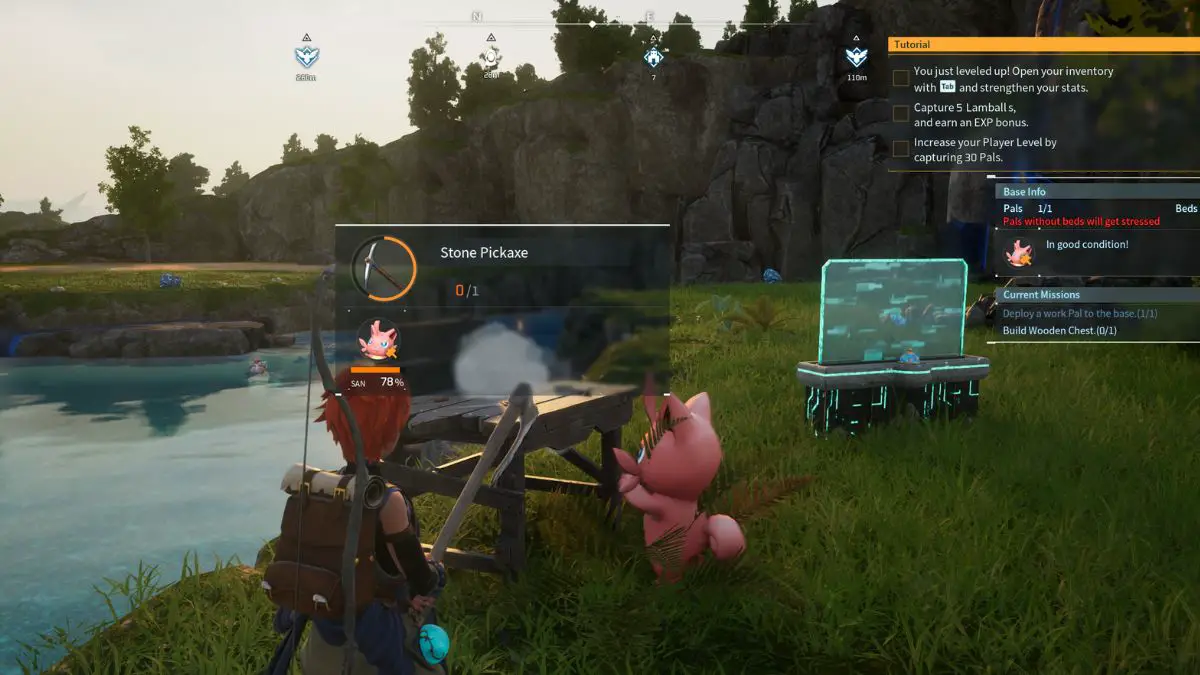This screenshot has width=1200, height=675.
Task: Tick the leveled-up inventory tutorial checkbox
Action: pos(901,78)
